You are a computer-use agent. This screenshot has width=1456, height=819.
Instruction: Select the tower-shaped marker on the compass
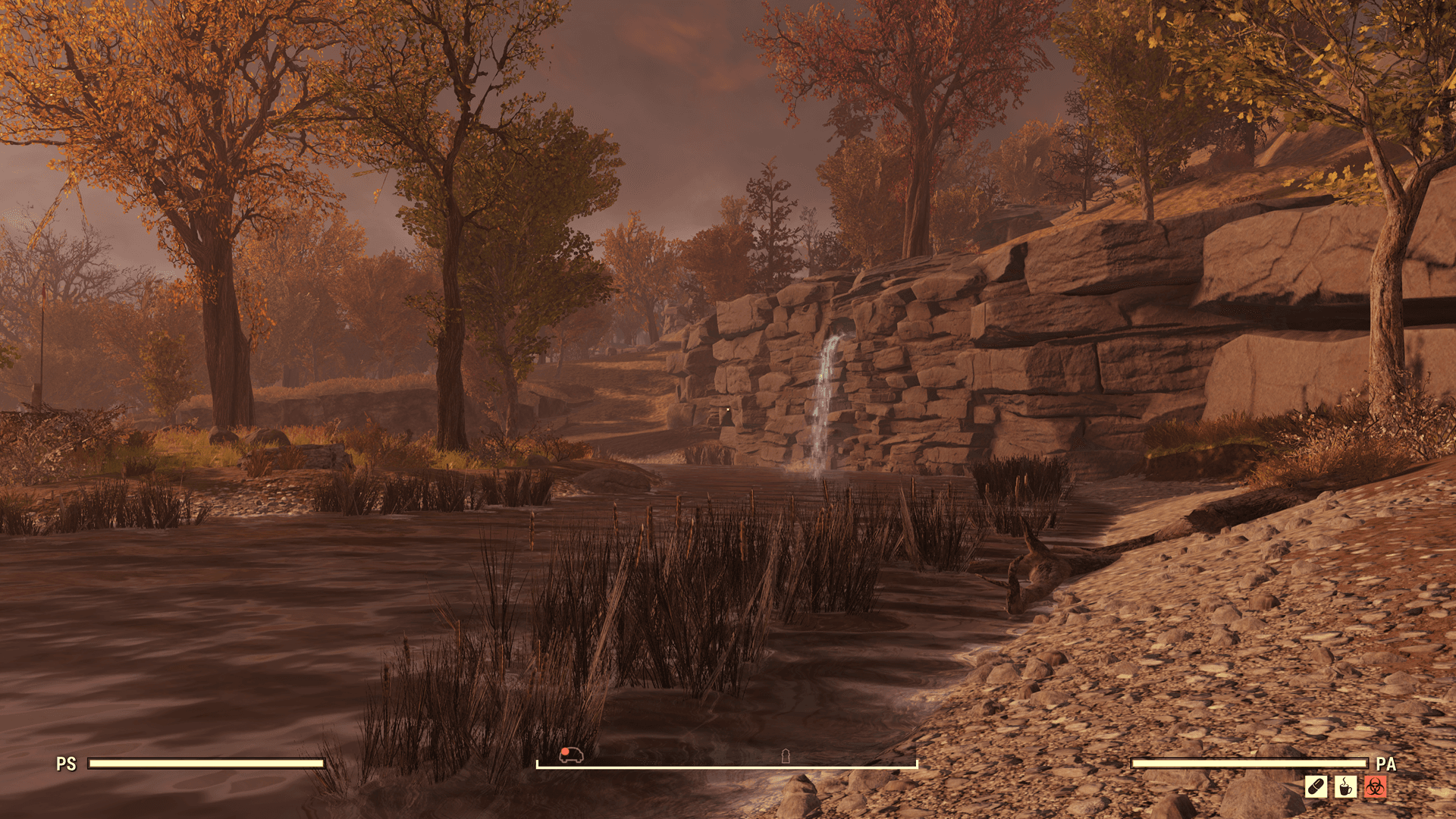[x=786, y=755]
